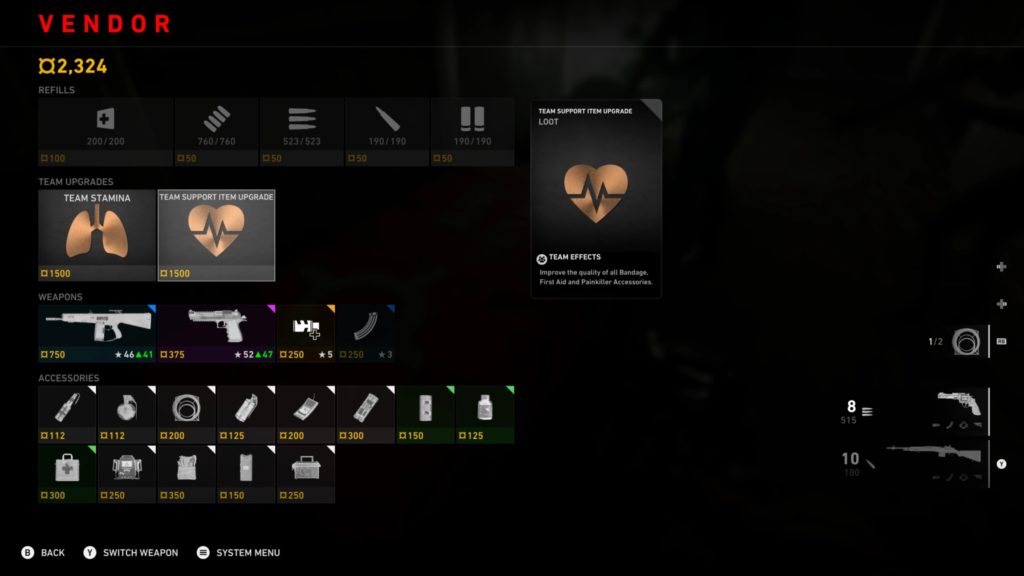Screen dimensions: 1024x576
Task: Buy the molotov bottle accessory for 112
Action: [x=67, y=414]
